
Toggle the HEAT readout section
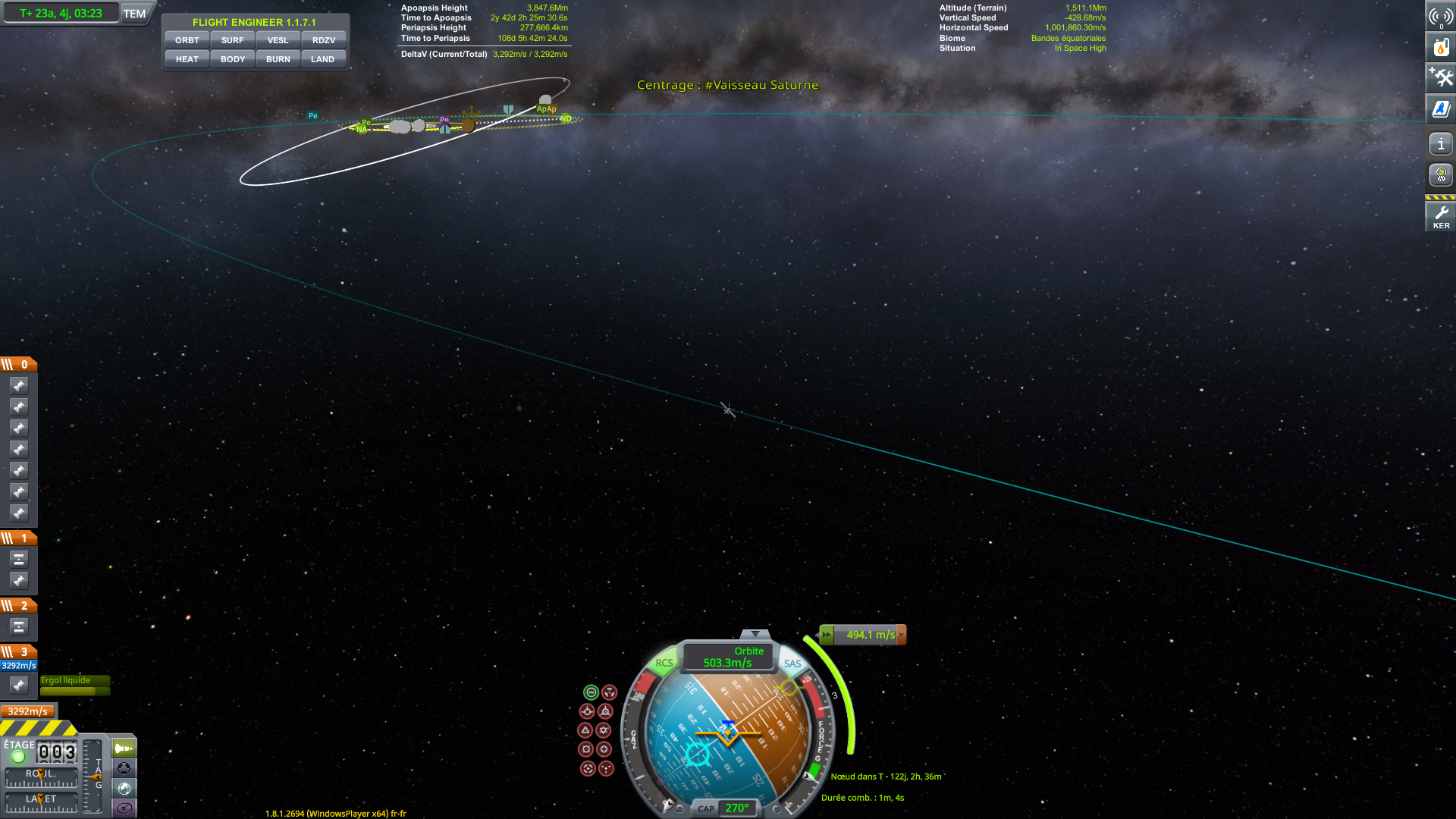pyautogui.click(x=187, y=59)
